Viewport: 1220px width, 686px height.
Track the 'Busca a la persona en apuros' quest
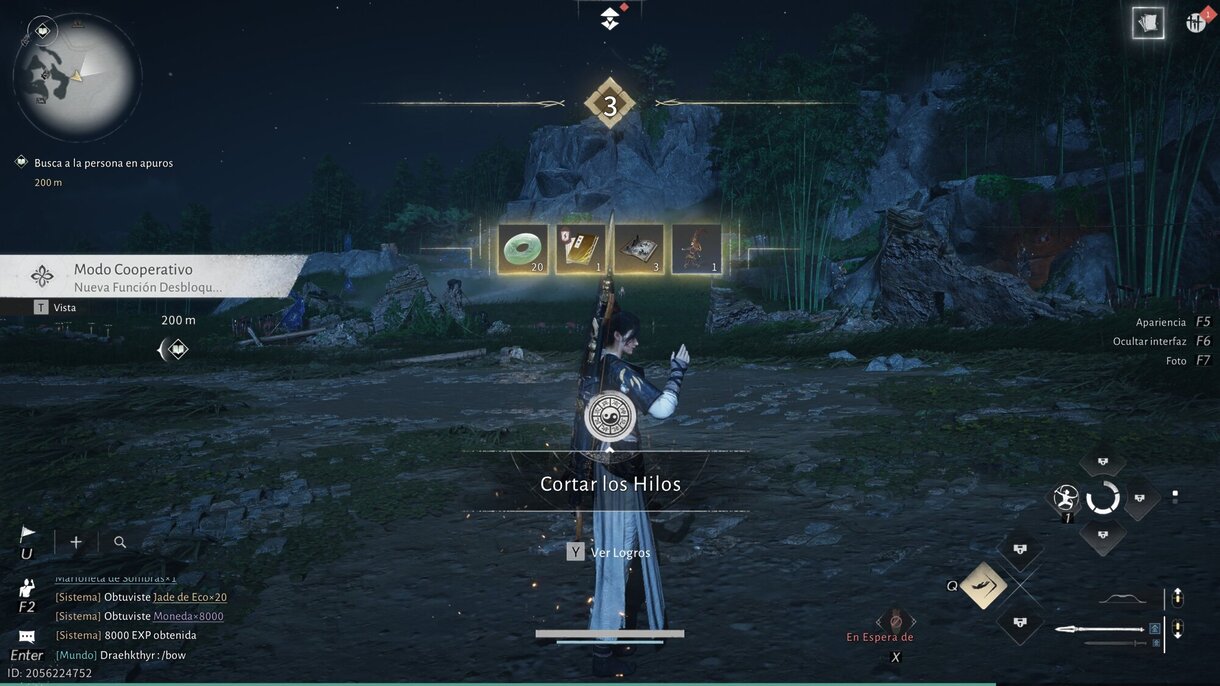tap(103, 163)
